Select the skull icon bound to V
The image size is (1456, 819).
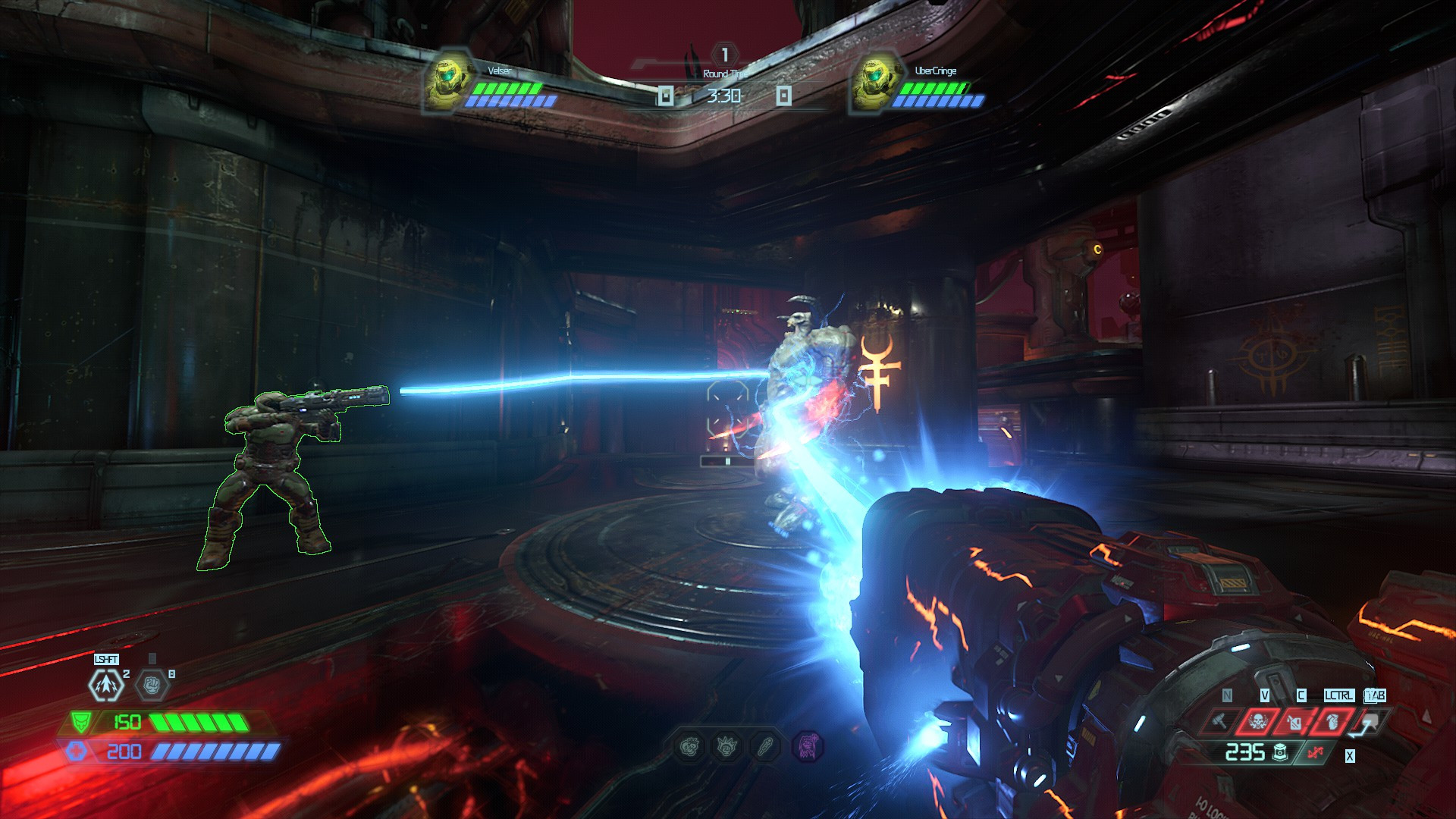(x=1257, y=721)
